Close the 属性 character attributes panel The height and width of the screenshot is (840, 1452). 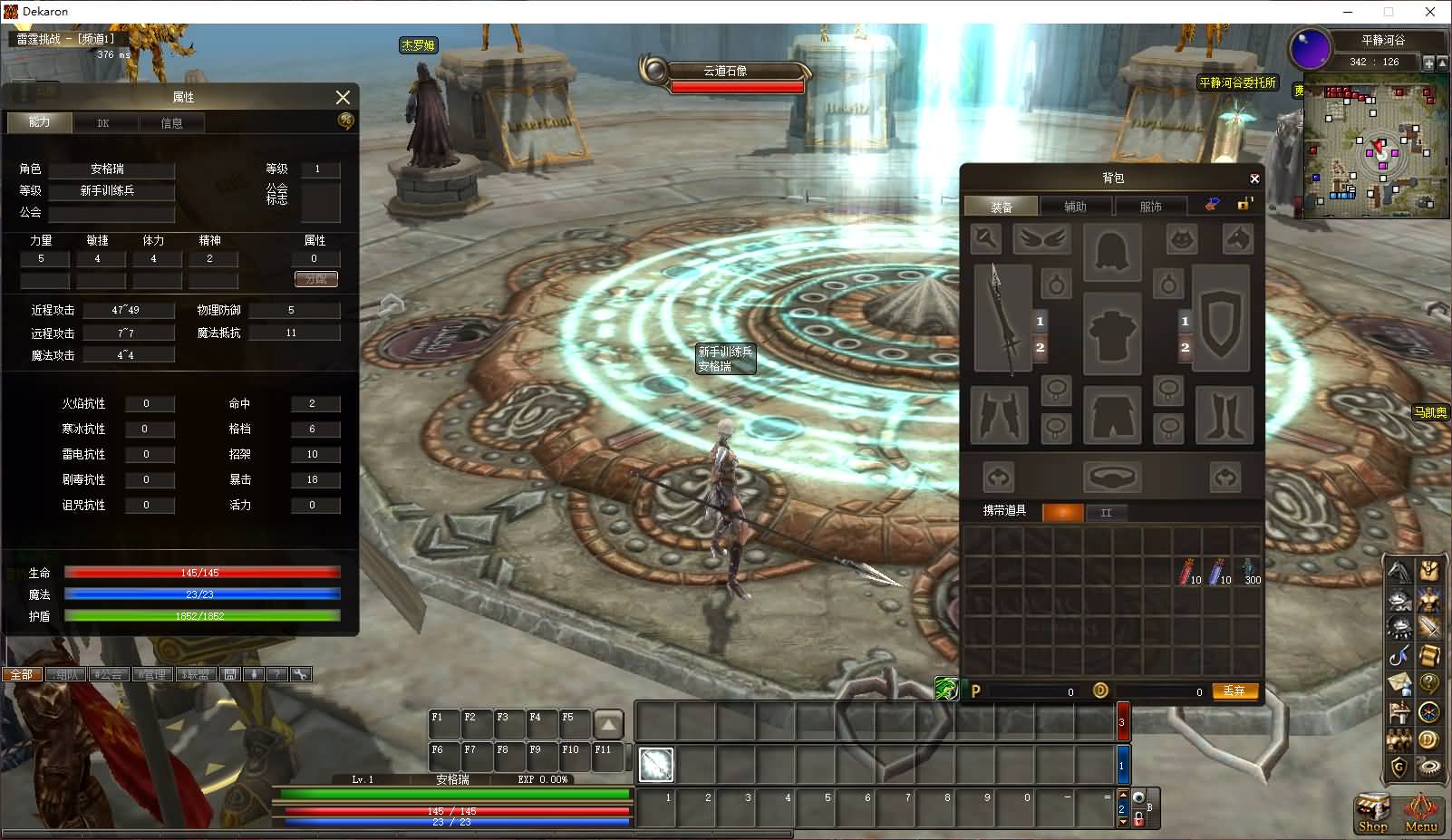coord(343,97)
